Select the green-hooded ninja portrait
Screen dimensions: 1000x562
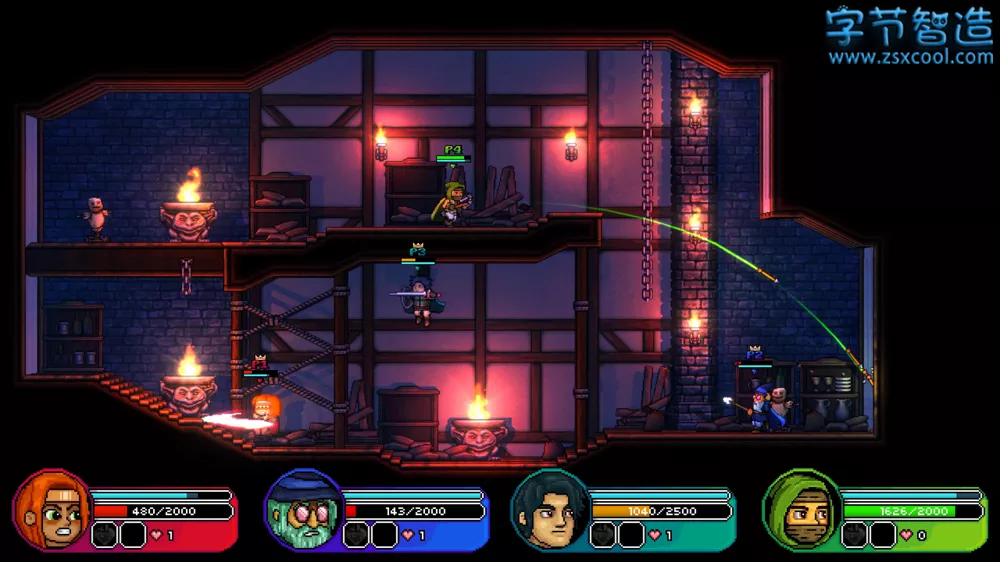tap(800, 510)
